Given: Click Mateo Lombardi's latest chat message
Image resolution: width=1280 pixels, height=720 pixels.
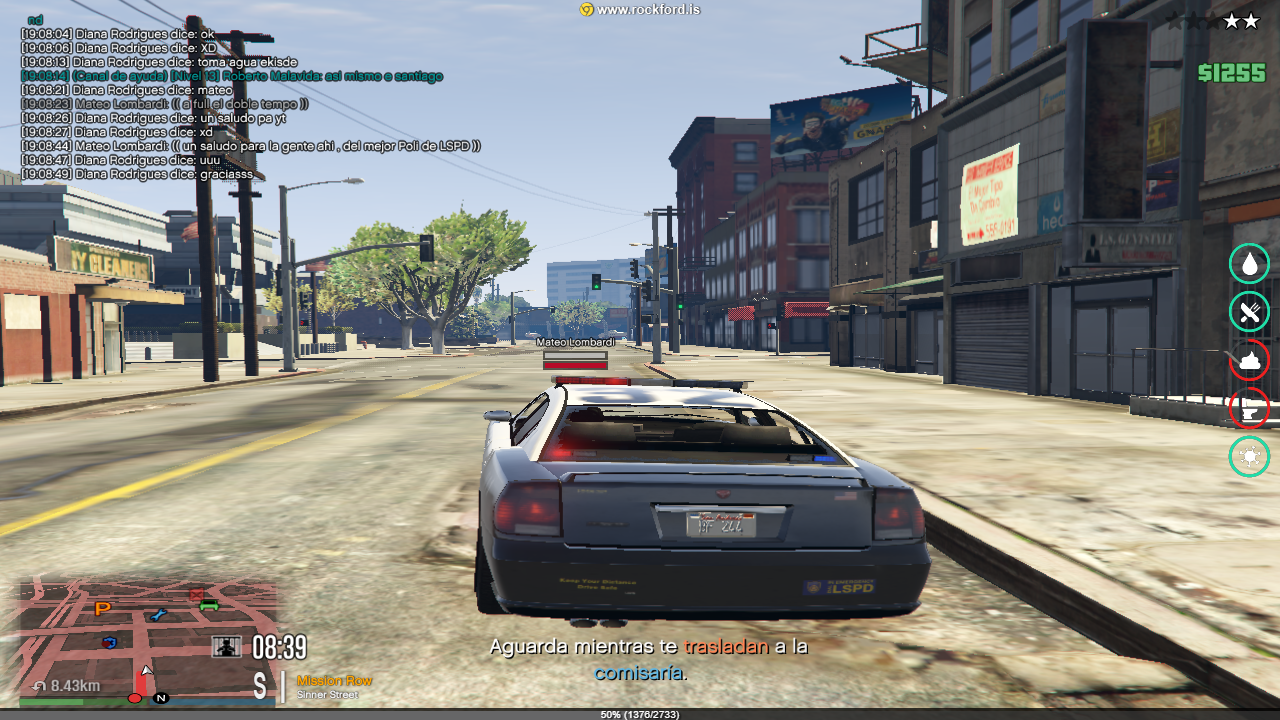Looking at the screenshot, I should [250, 146].
